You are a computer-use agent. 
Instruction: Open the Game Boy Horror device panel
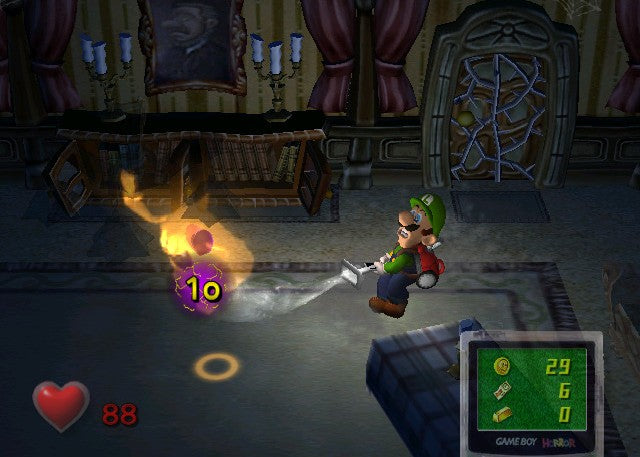point(530,391)
